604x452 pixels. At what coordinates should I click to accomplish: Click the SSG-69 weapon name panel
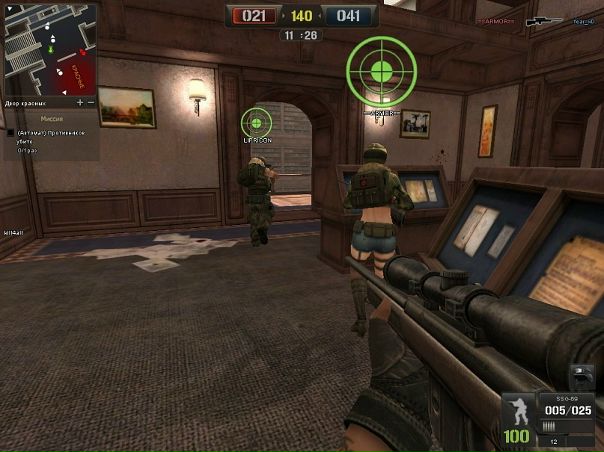[x=568, y=396]
